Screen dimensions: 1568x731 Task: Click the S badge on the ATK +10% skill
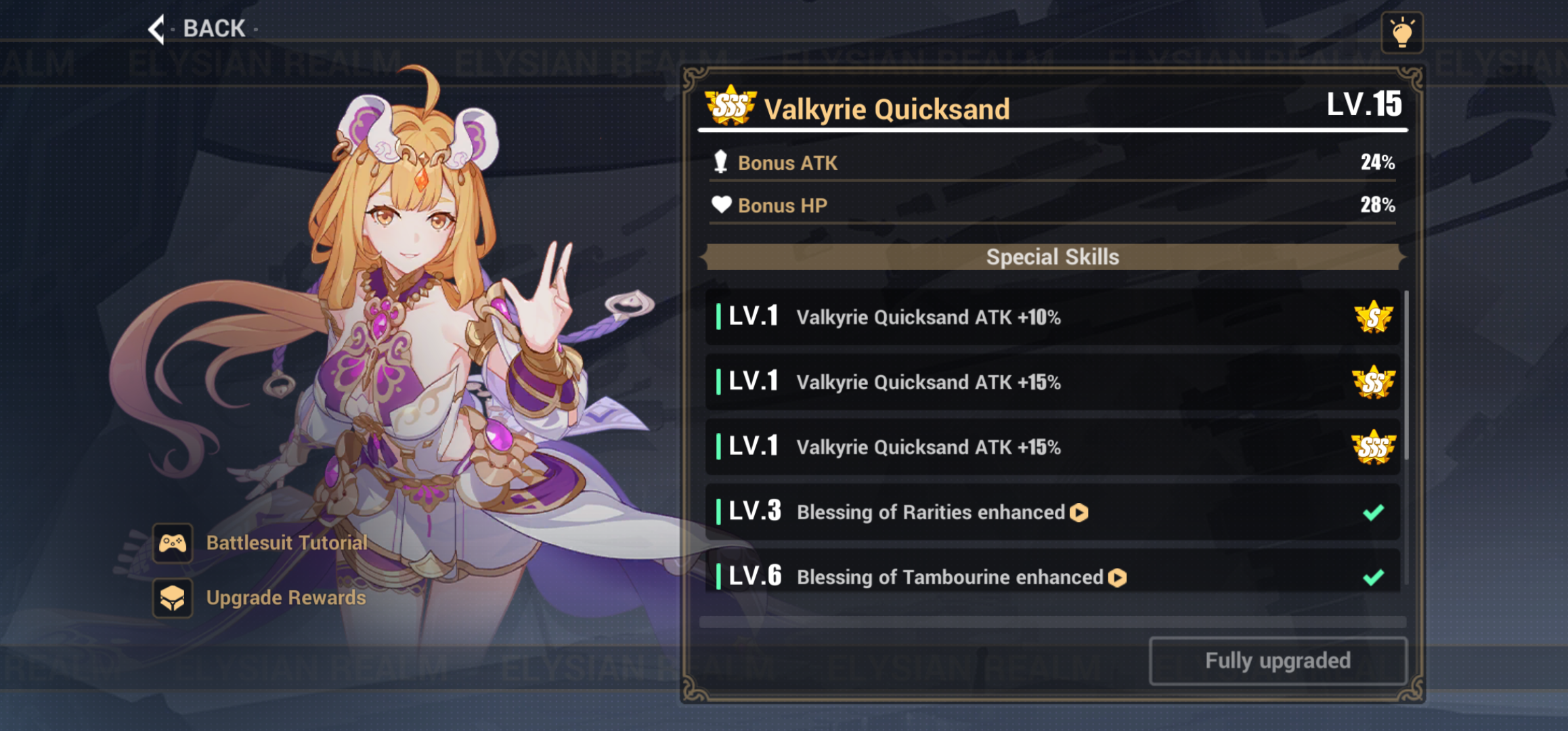coord(1374,317)
